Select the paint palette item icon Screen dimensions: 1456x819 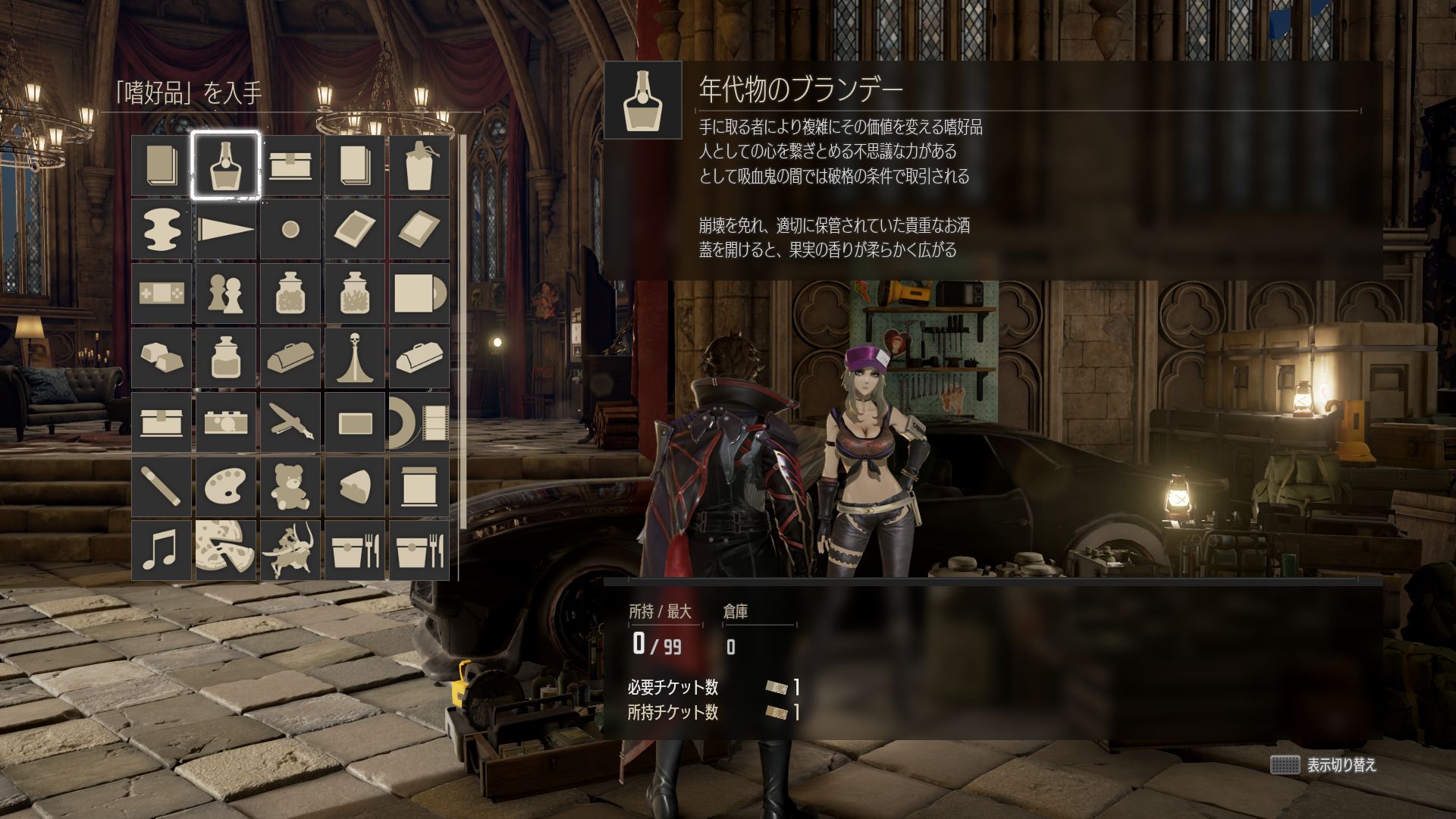226,486
